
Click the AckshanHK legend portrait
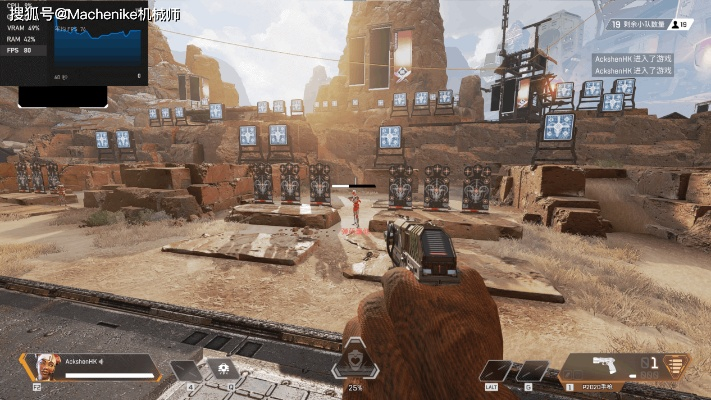click(x=45, y=366)
